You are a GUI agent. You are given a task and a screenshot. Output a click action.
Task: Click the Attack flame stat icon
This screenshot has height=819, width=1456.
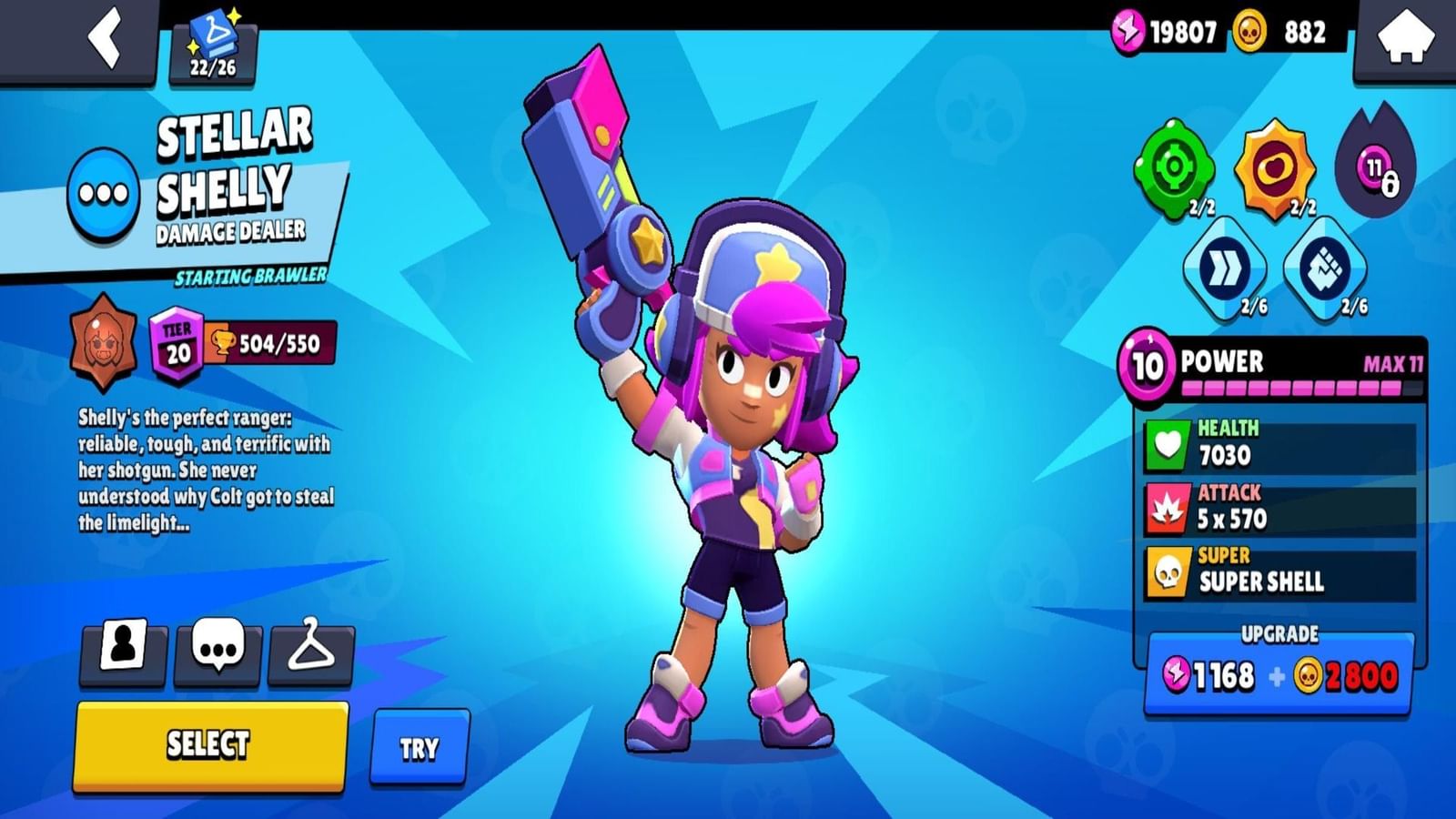coord(1169,508)
